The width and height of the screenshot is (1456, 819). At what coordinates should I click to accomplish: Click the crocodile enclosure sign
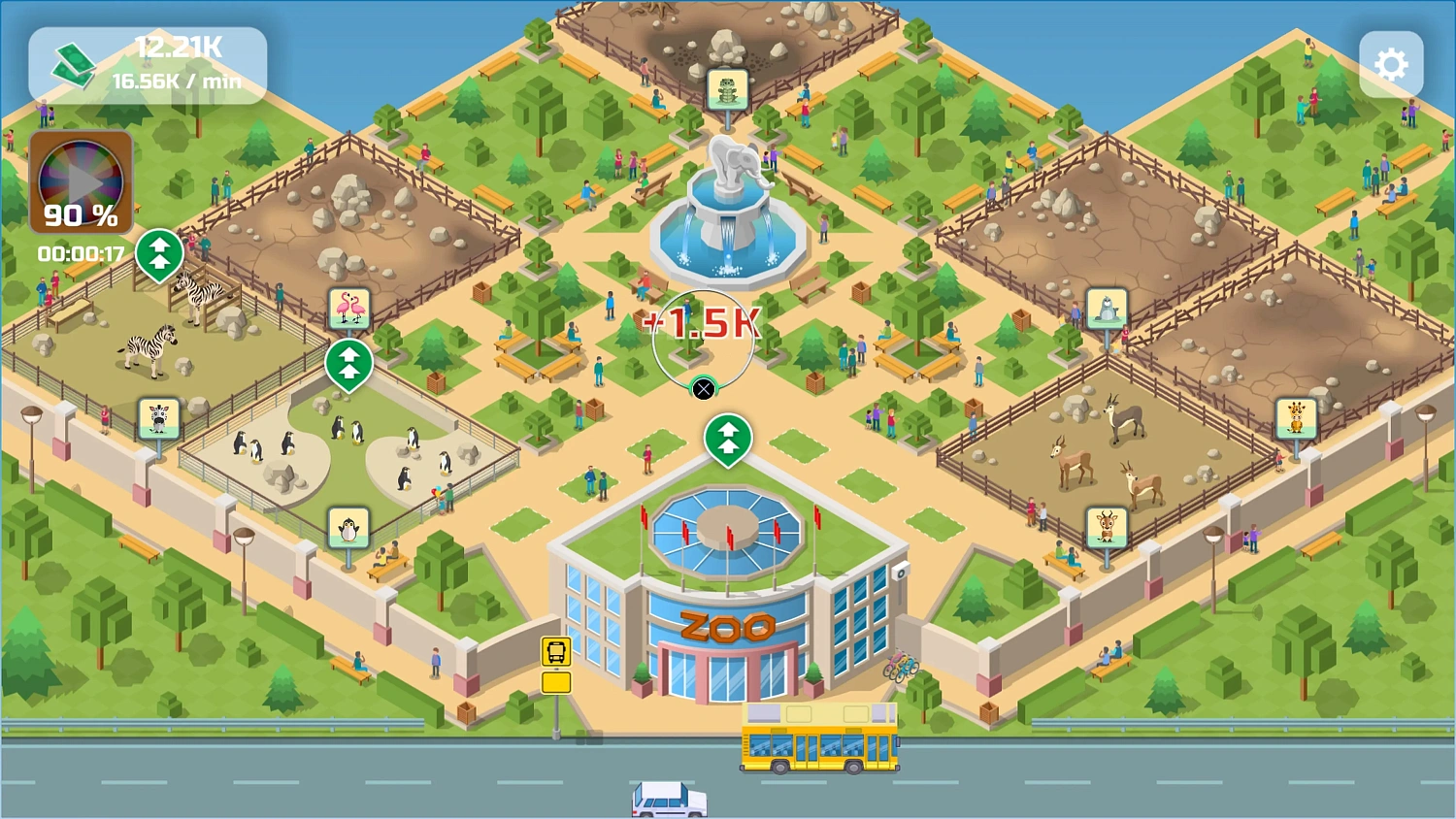[x=728, y=87]
